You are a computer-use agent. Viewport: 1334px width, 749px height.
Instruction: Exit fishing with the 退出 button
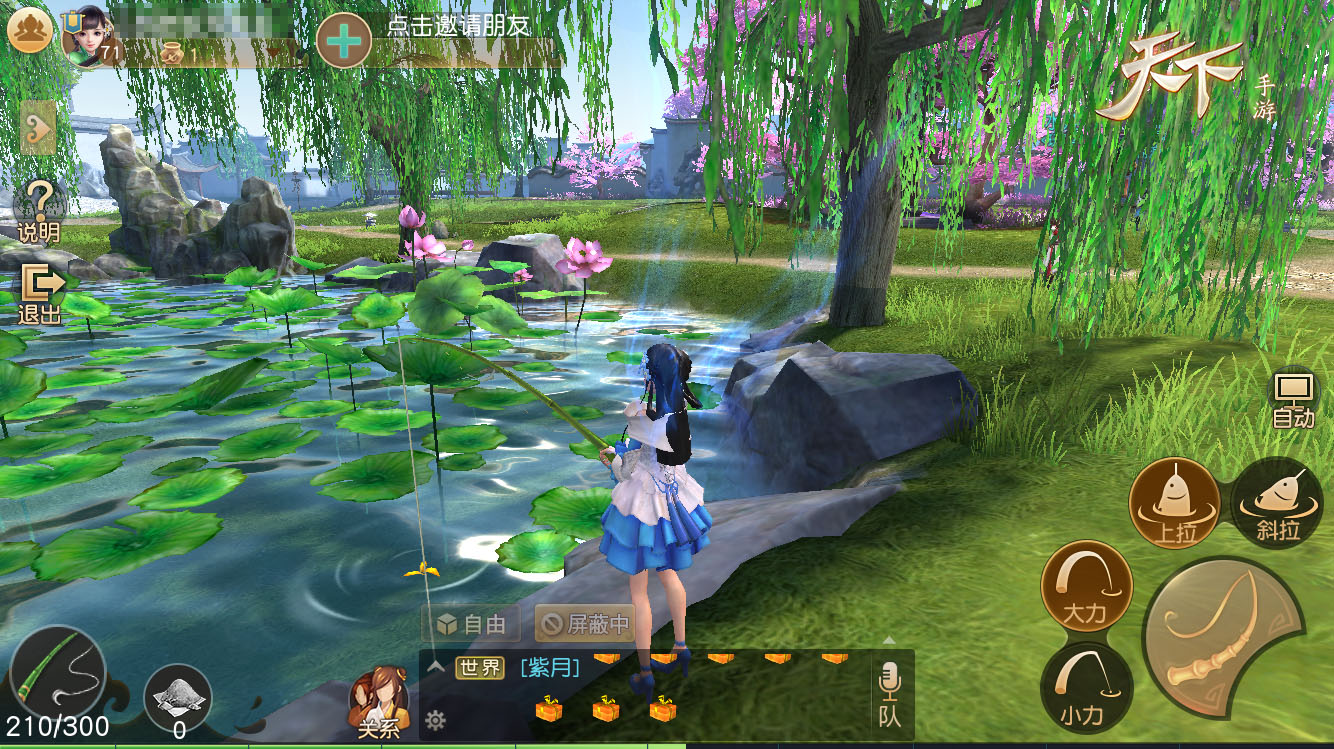(41, 293)
